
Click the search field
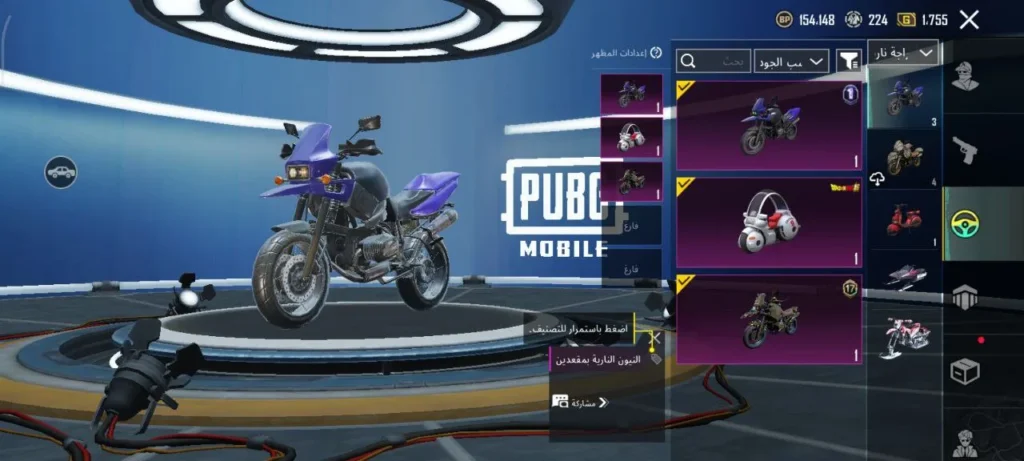point(714,61)
